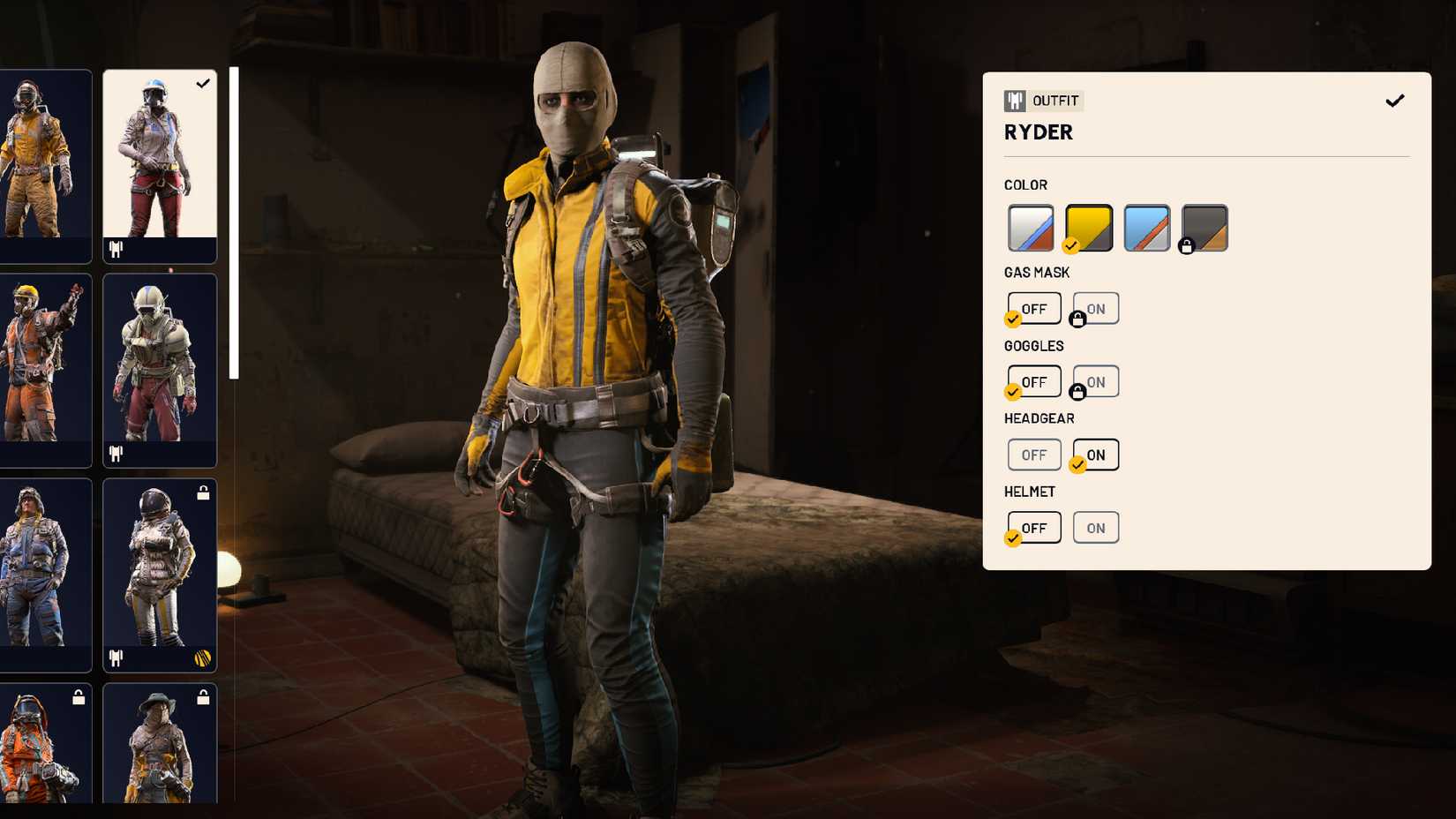1456x819 pixels.
Task: Select the OUTFIT tab label
Action: 1055,101
